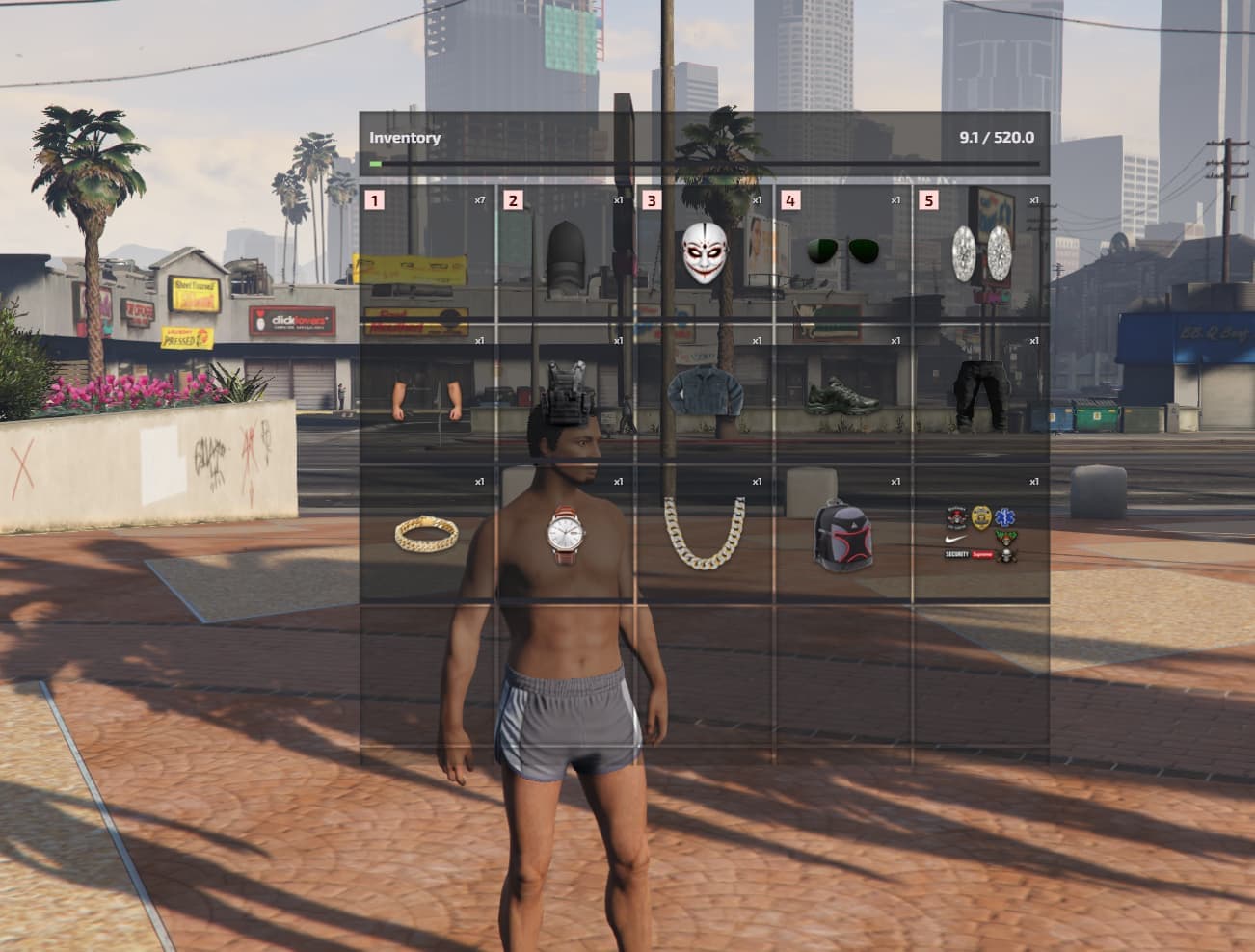Click the Inventory header title

[x=404, y=137]
